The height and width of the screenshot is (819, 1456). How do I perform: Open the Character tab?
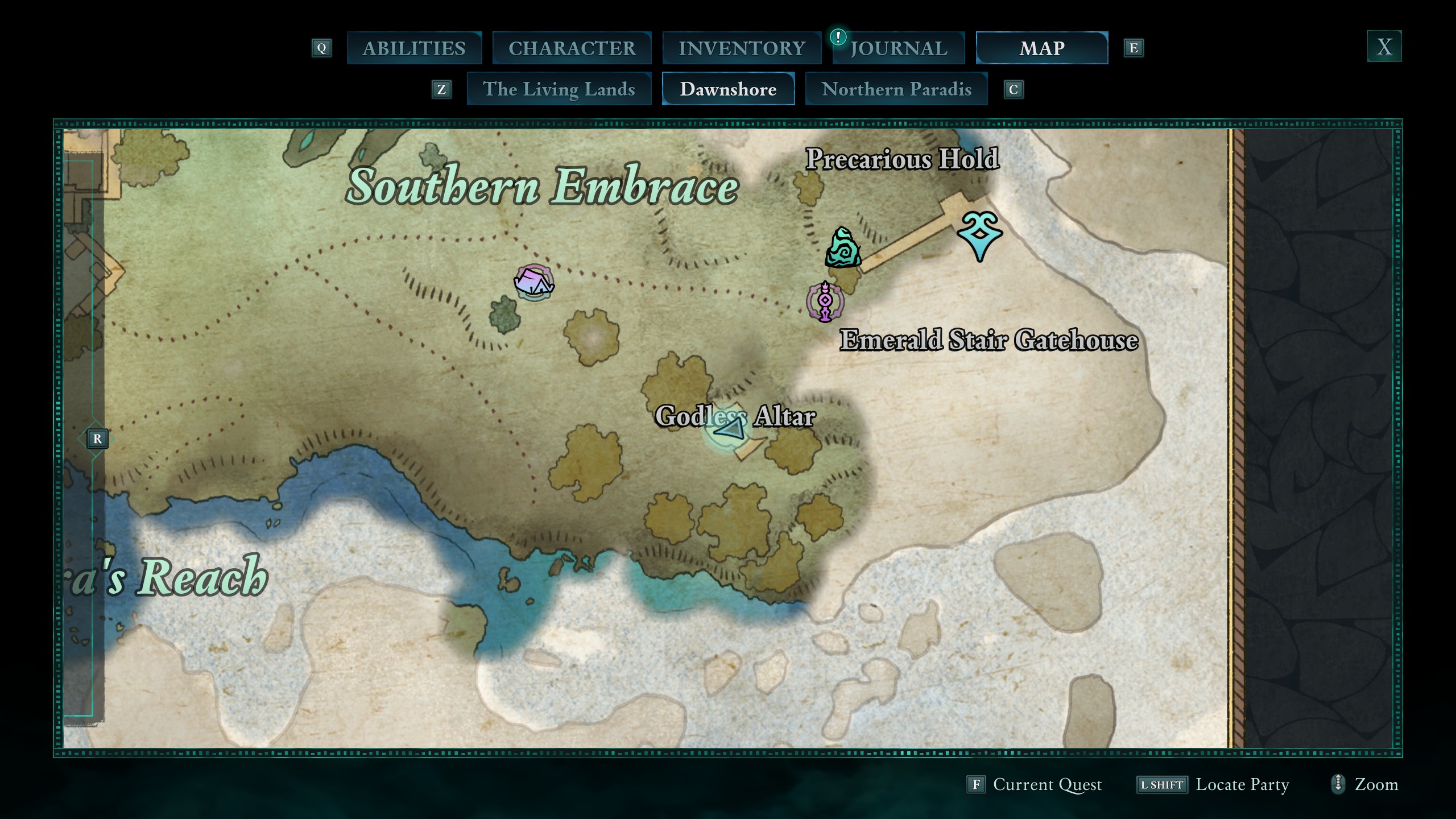pyautogui.click(x=572, y=48)
